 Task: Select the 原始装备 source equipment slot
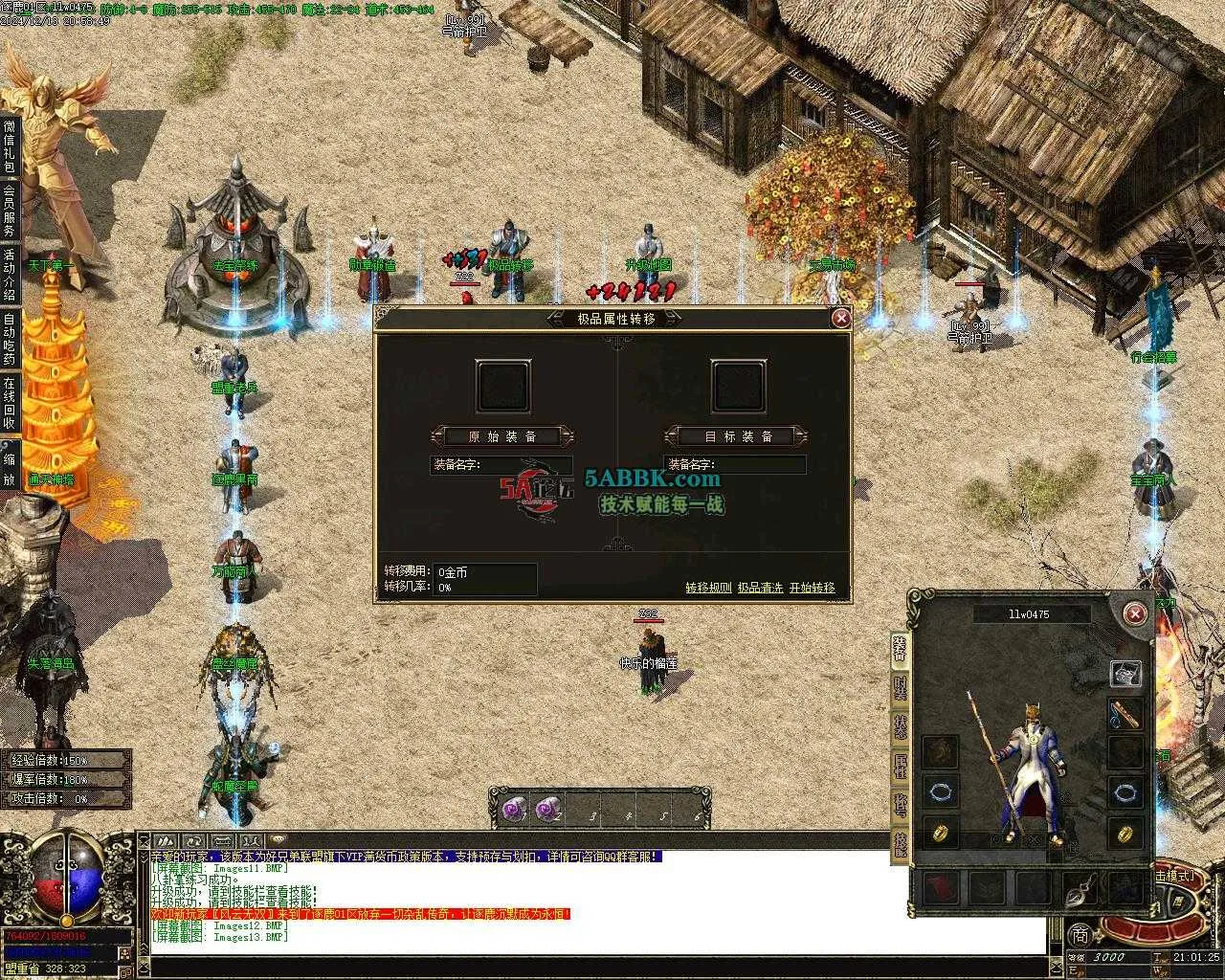502,386
